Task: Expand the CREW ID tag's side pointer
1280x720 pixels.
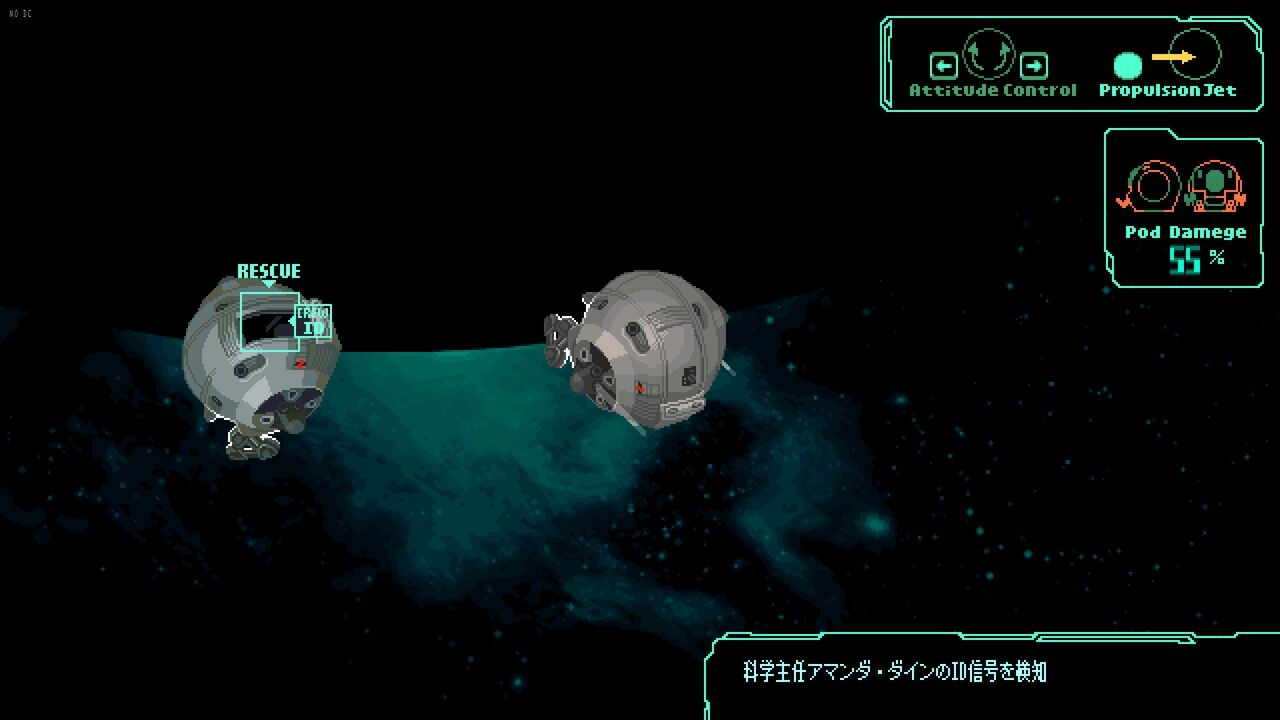Action: (x=292, y=321)
